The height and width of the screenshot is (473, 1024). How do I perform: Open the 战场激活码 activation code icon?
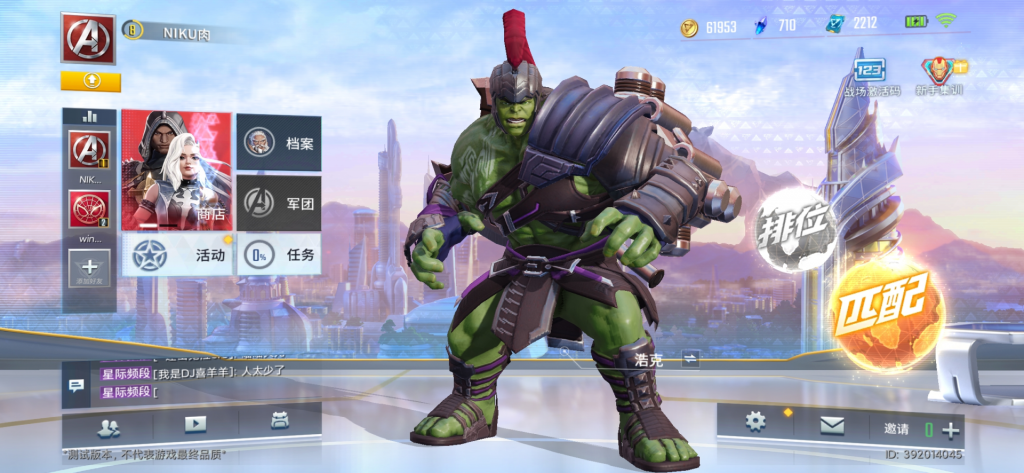tap(869, 76)
